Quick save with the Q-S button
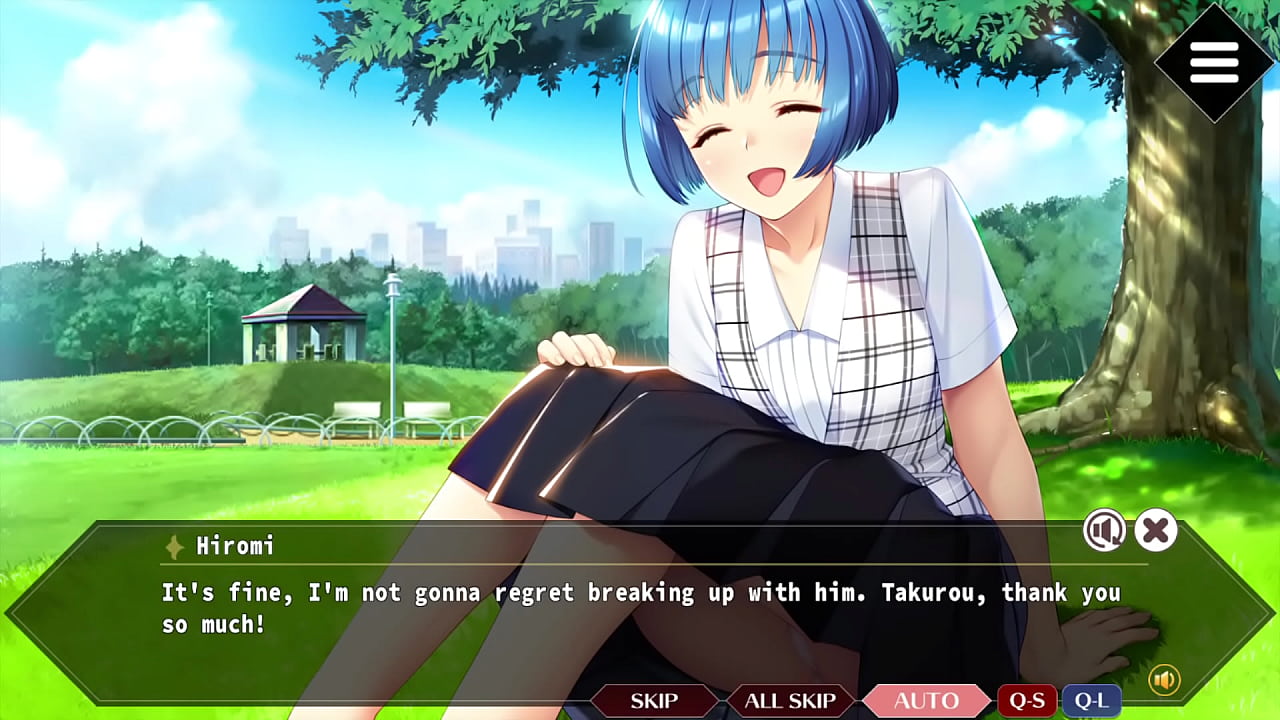 pyautogui.click(x=1027, y=701)
